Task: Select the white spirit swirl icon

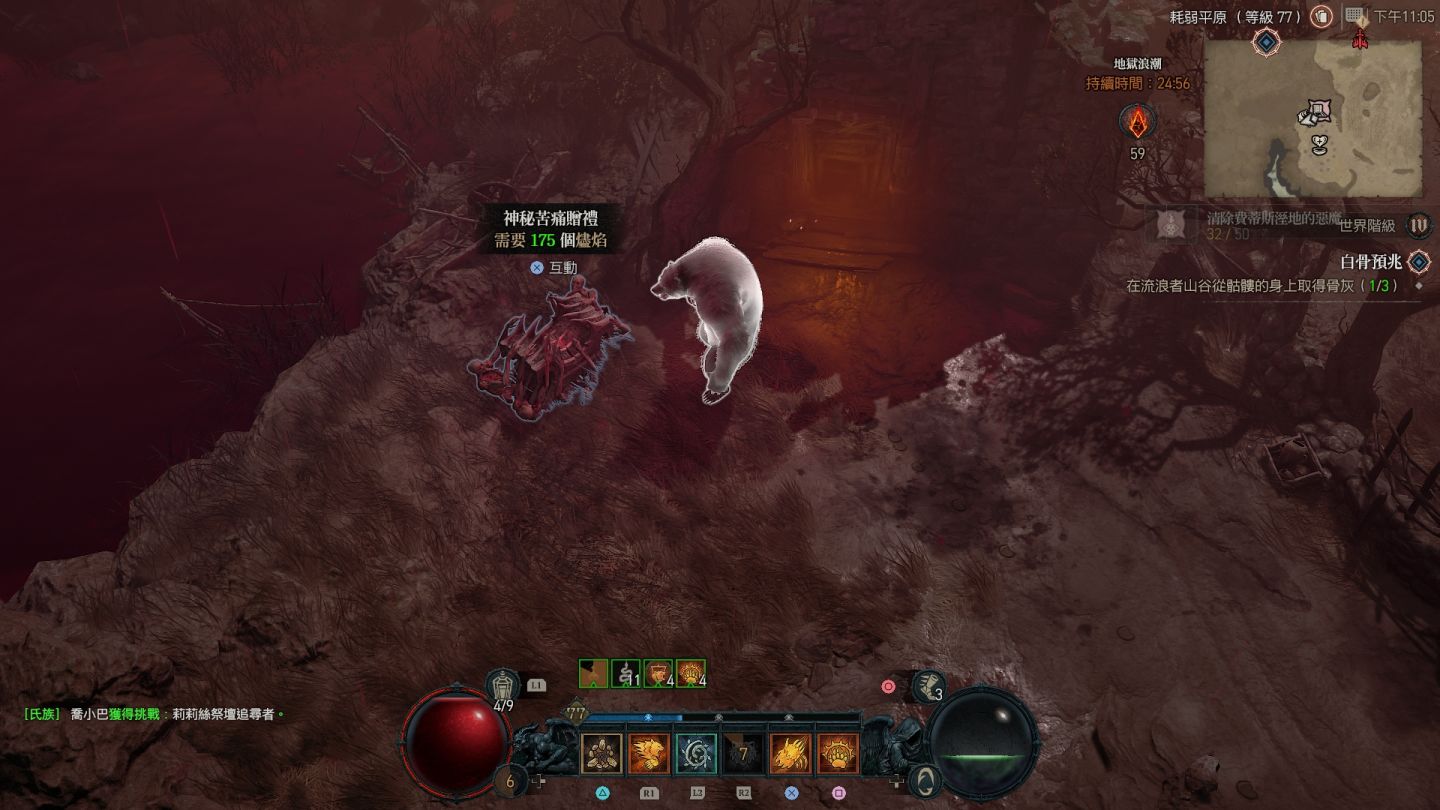Action: pyautogui.click(x=927, y=780)
